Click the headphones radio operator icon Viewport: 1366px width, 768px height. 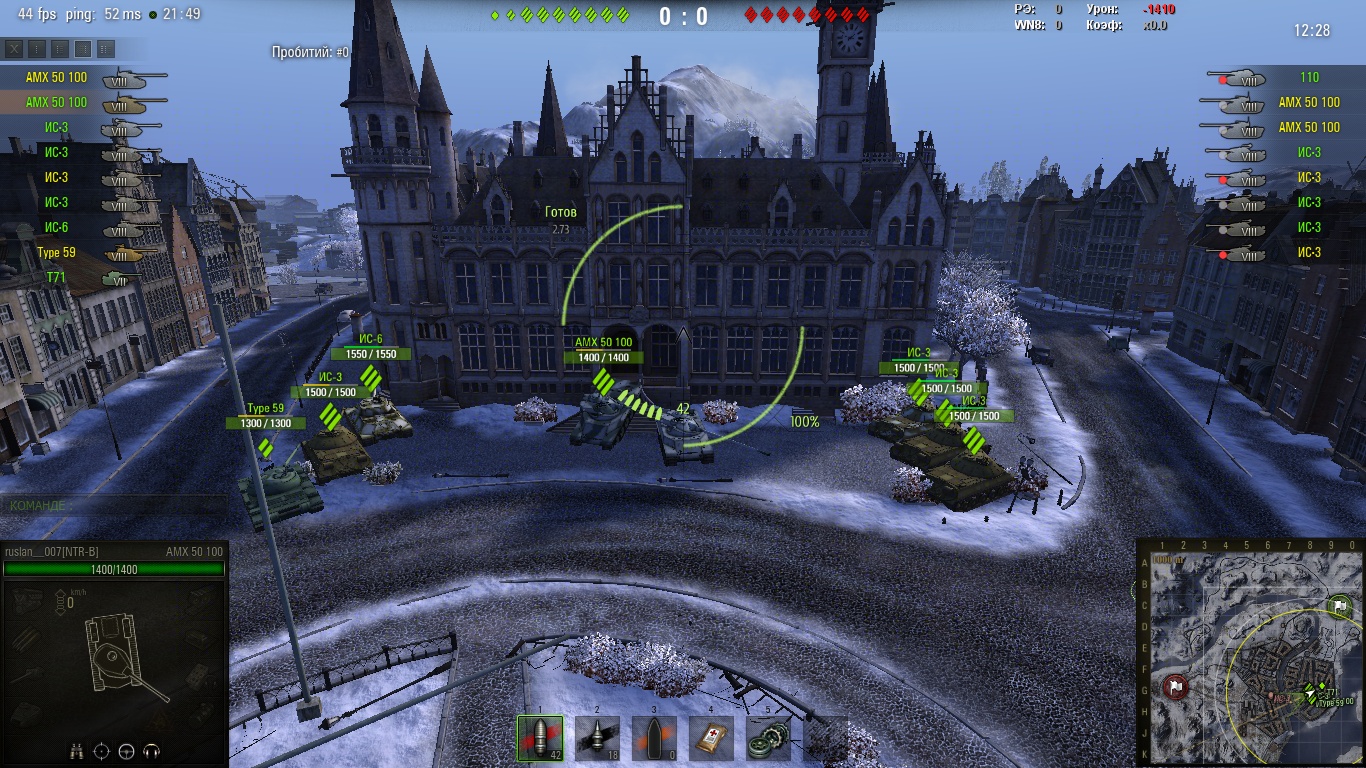coord(152,751)
